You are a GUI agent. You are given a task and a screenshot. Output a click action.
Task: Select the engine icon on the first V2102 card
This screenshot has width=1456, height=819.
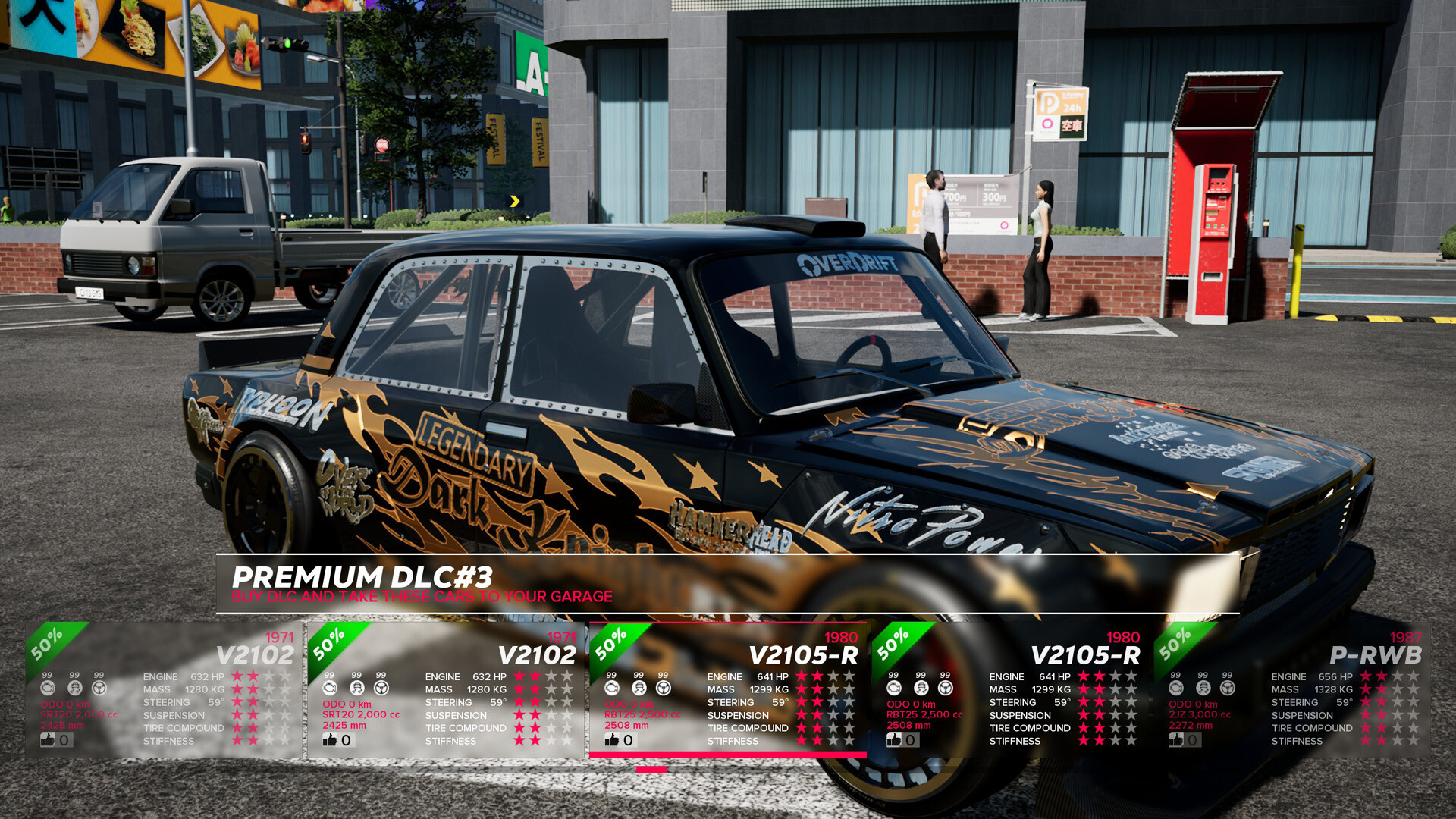point(47,688)
